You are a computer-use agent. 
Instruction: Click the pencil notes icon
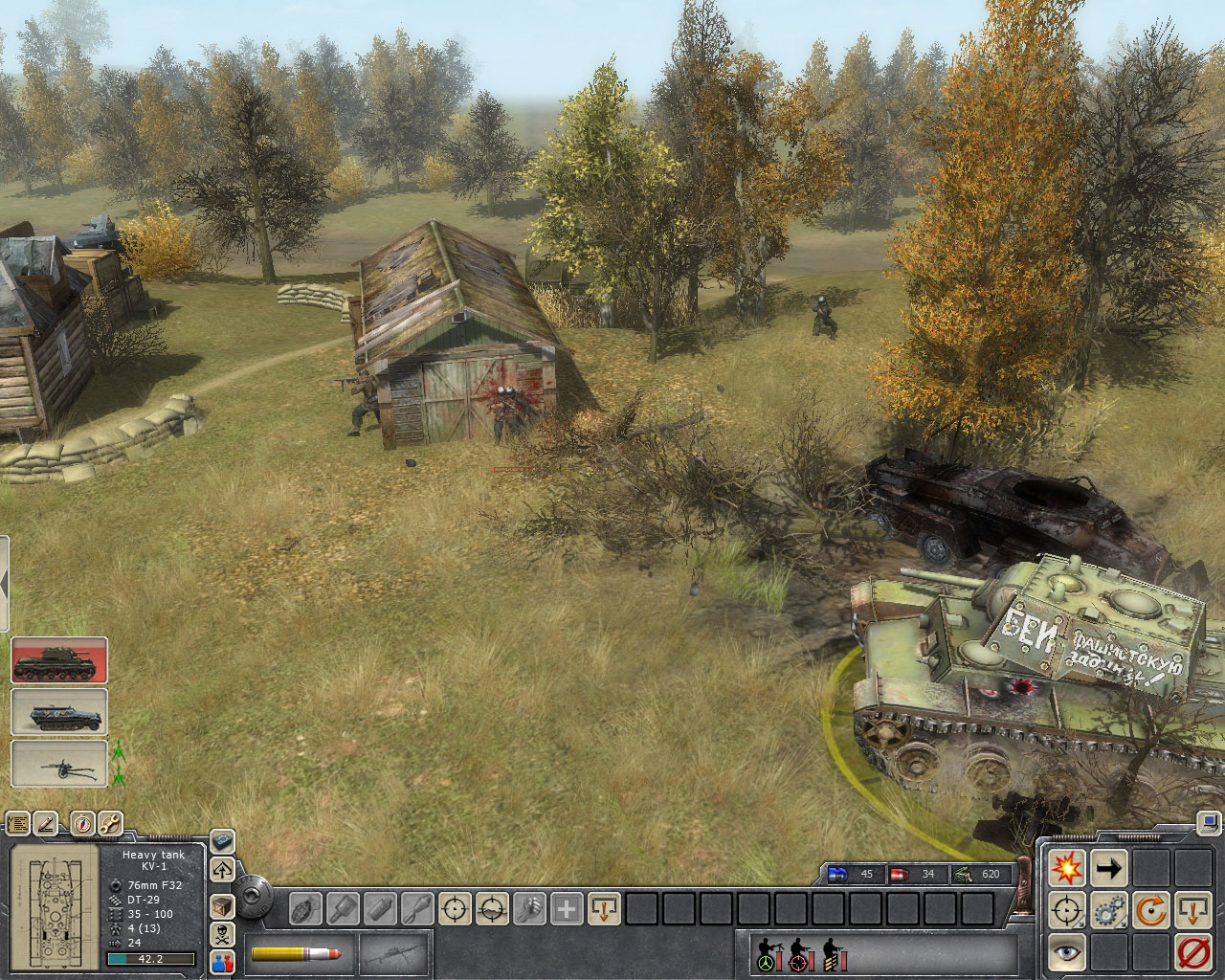(46, 823)
